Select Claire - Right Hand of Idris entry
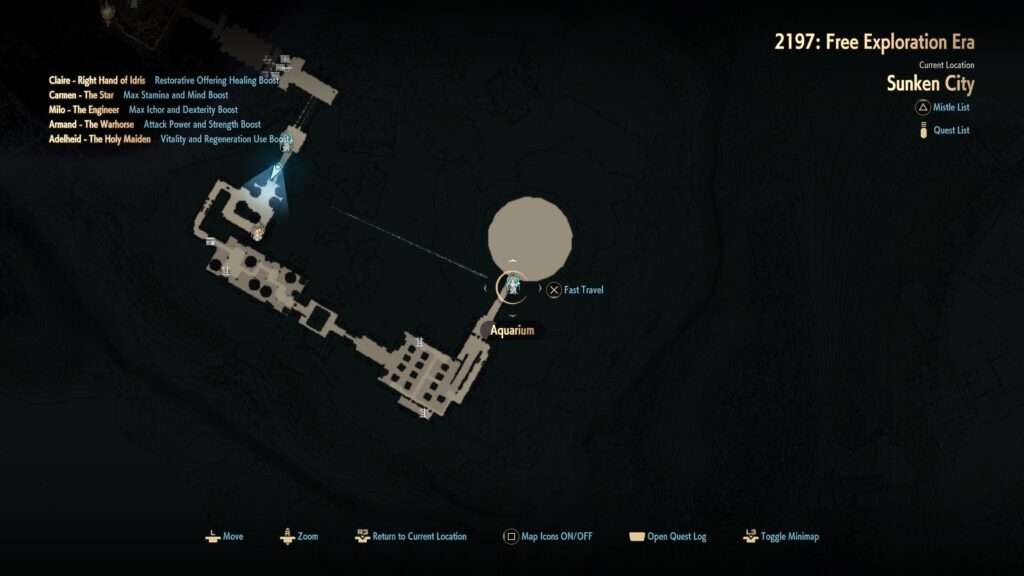 [98, 80]
